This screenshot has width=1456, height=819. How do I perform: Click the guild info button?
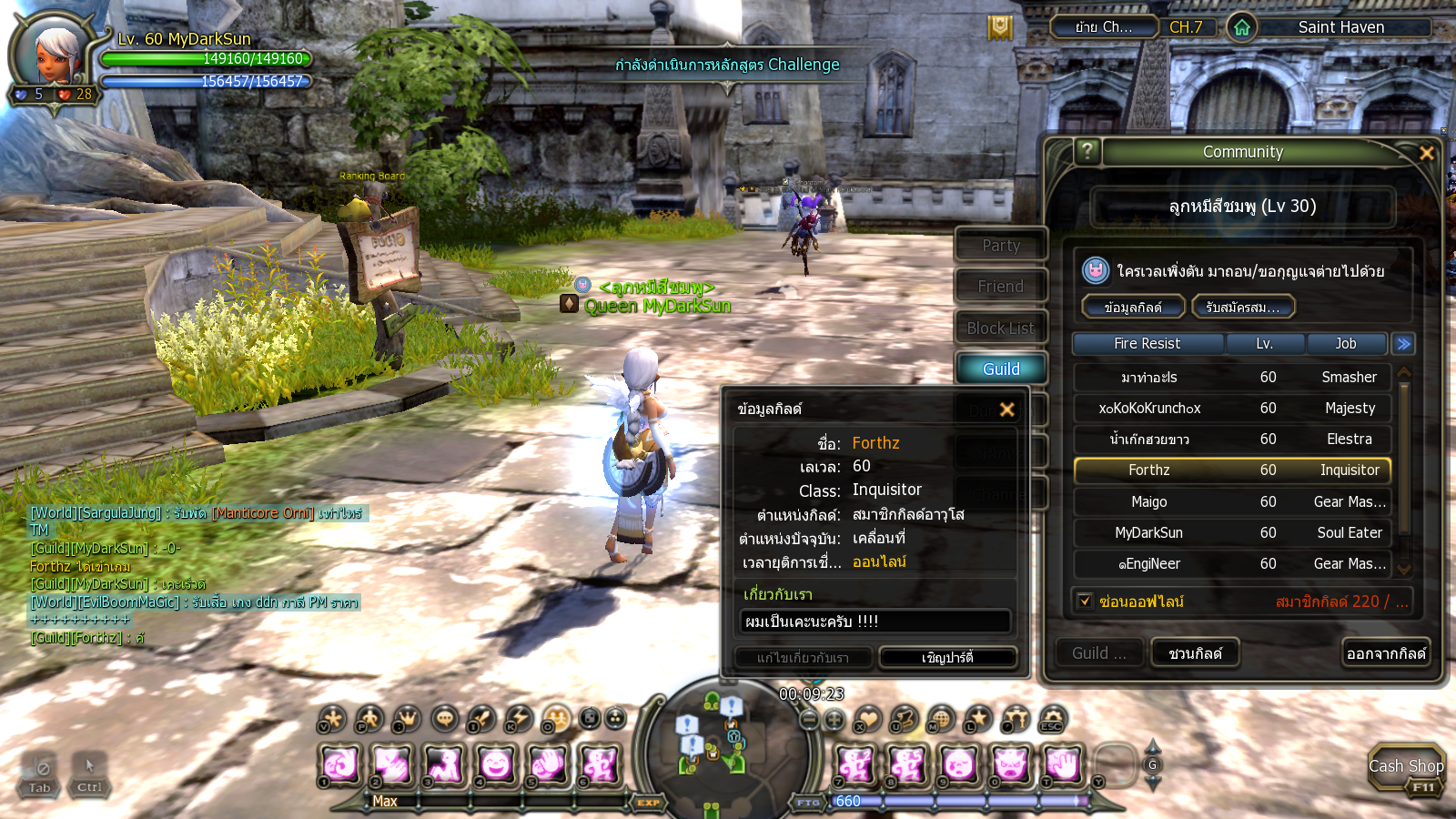click(x=1133, y=308)
